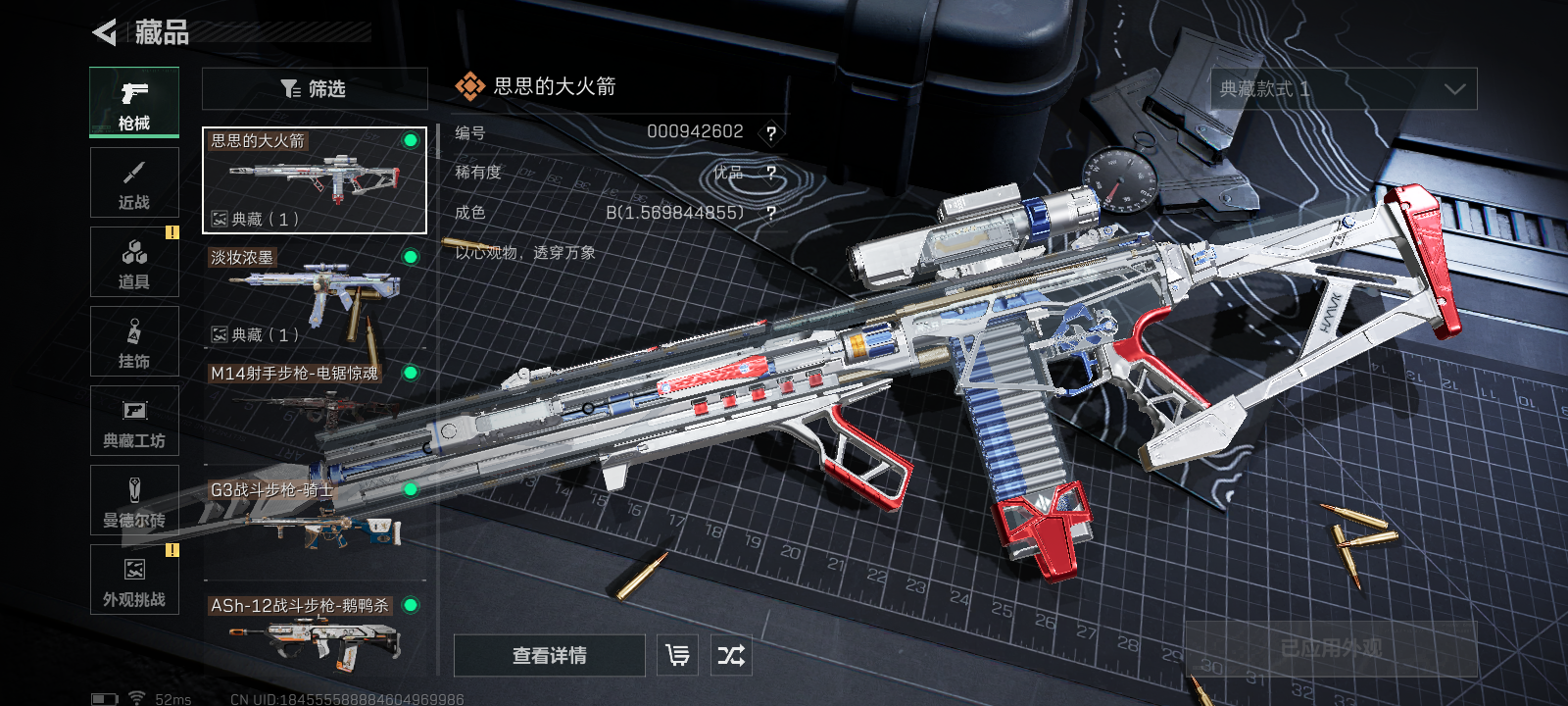This screenshot has width=1568, height=706.
Task: Open the cart list icon button
Action: click(677, 655)
